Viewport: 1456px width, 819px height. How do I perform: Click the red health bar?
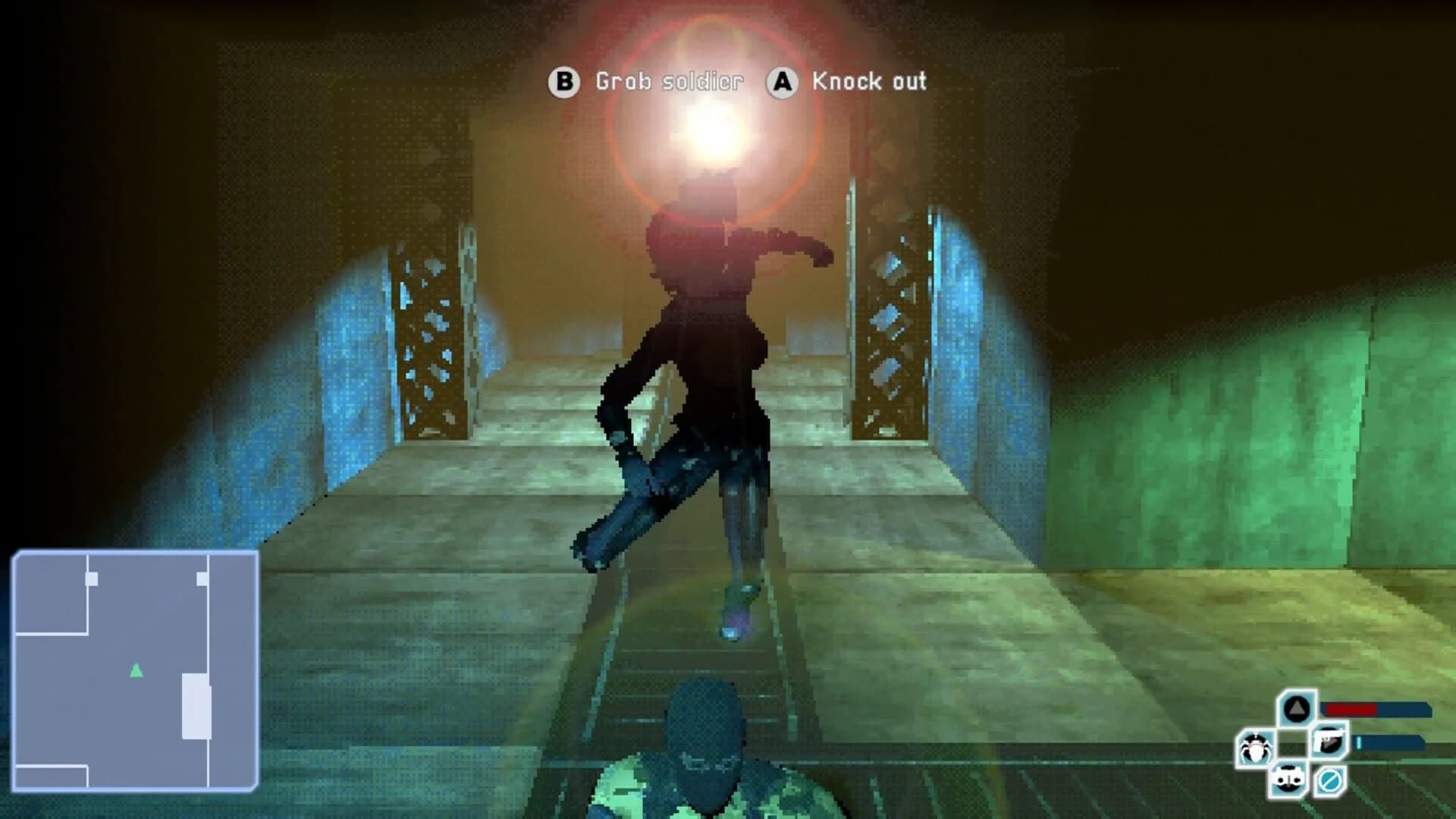[1351, 710]
